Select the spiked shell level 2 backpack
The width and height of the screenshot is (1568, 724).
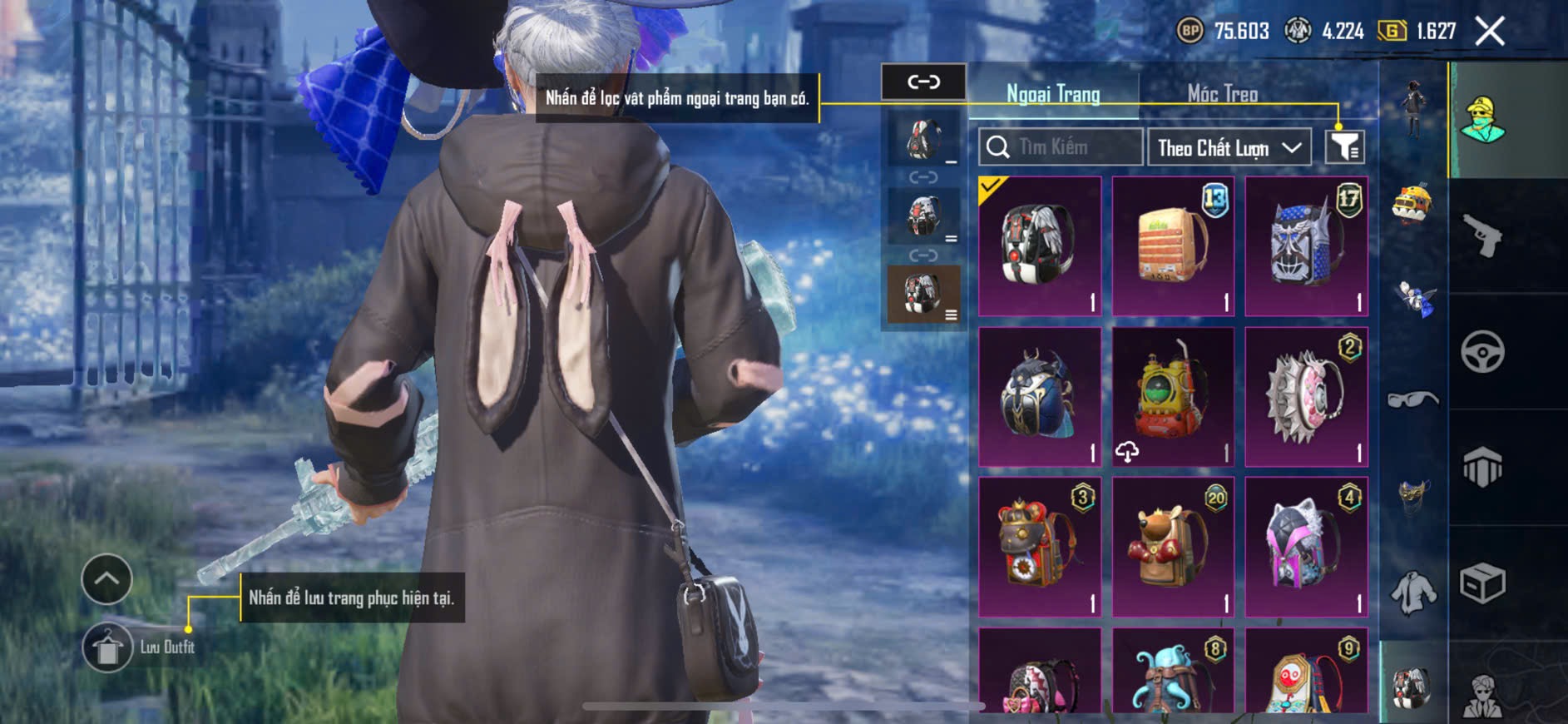tap(1306, 397)
